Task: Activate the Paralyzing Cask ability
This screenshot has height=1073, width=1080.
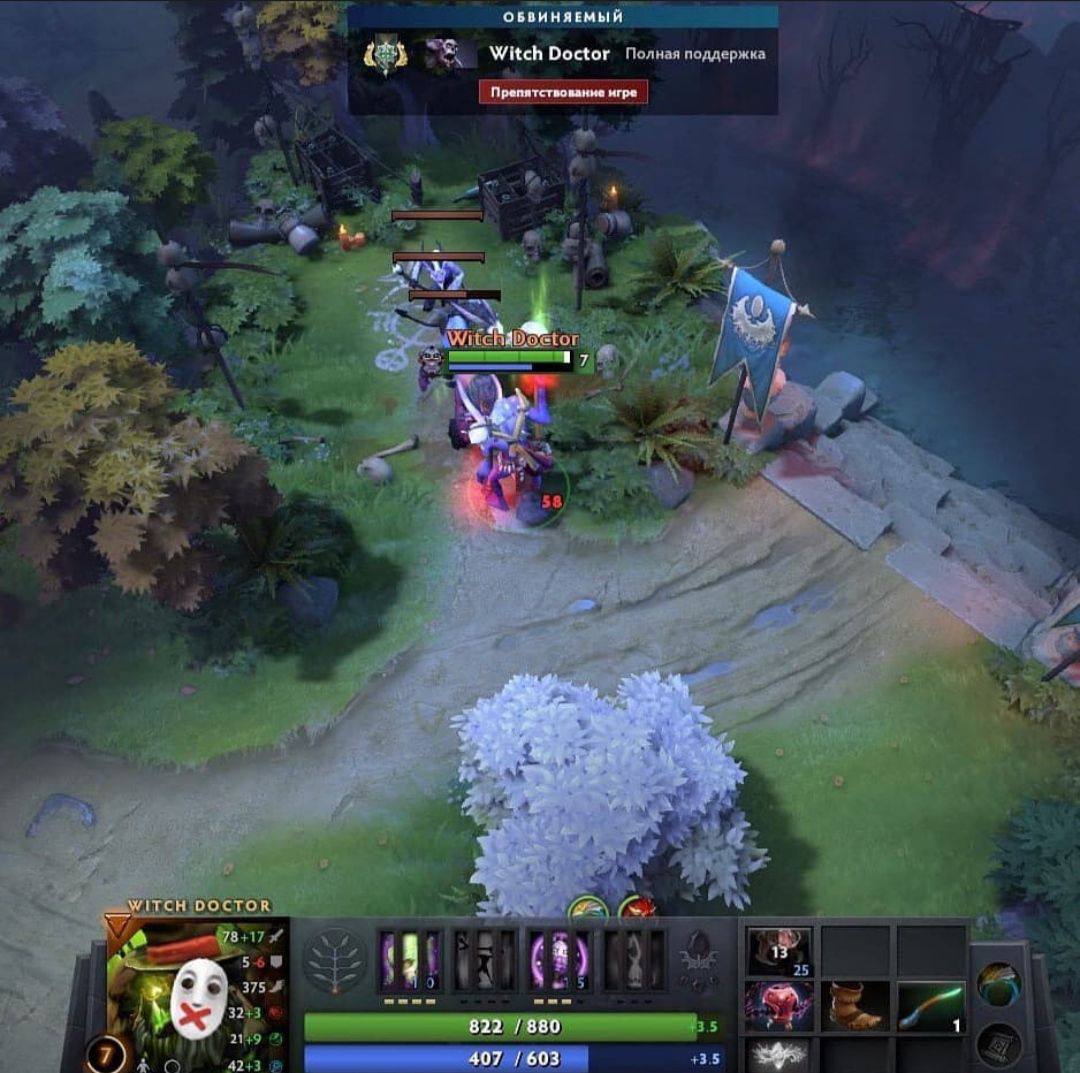Action: (x=410, y=961)
